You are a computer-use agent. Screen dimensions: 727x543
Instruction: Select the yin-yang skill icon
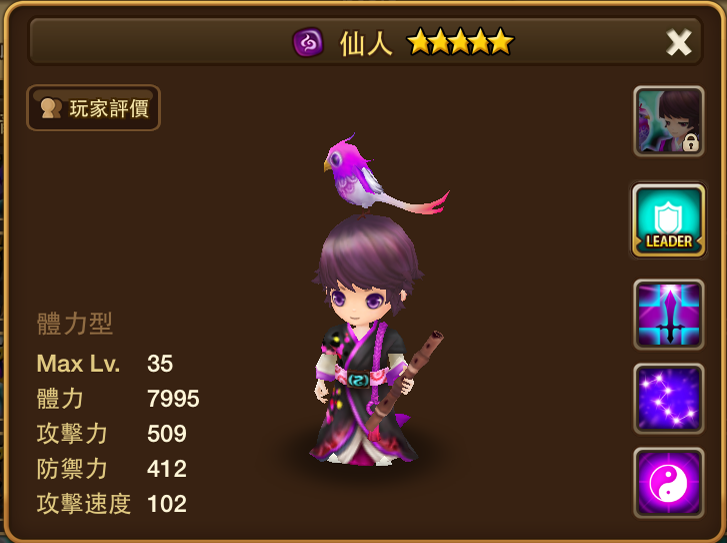[x=668, y=482]
